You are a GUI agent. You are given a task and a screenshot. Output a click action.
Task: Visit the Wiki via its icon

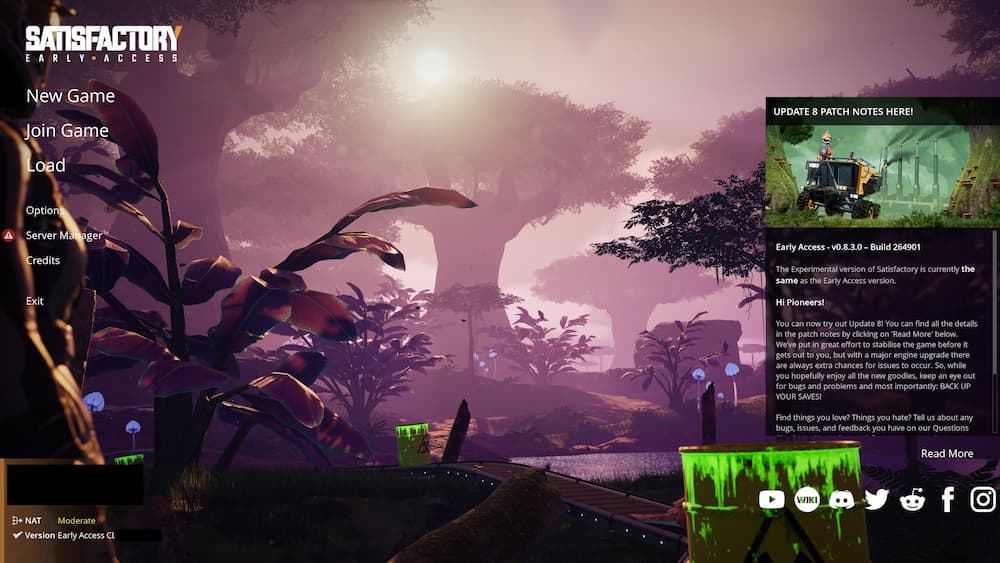click(x=806, y=499)
